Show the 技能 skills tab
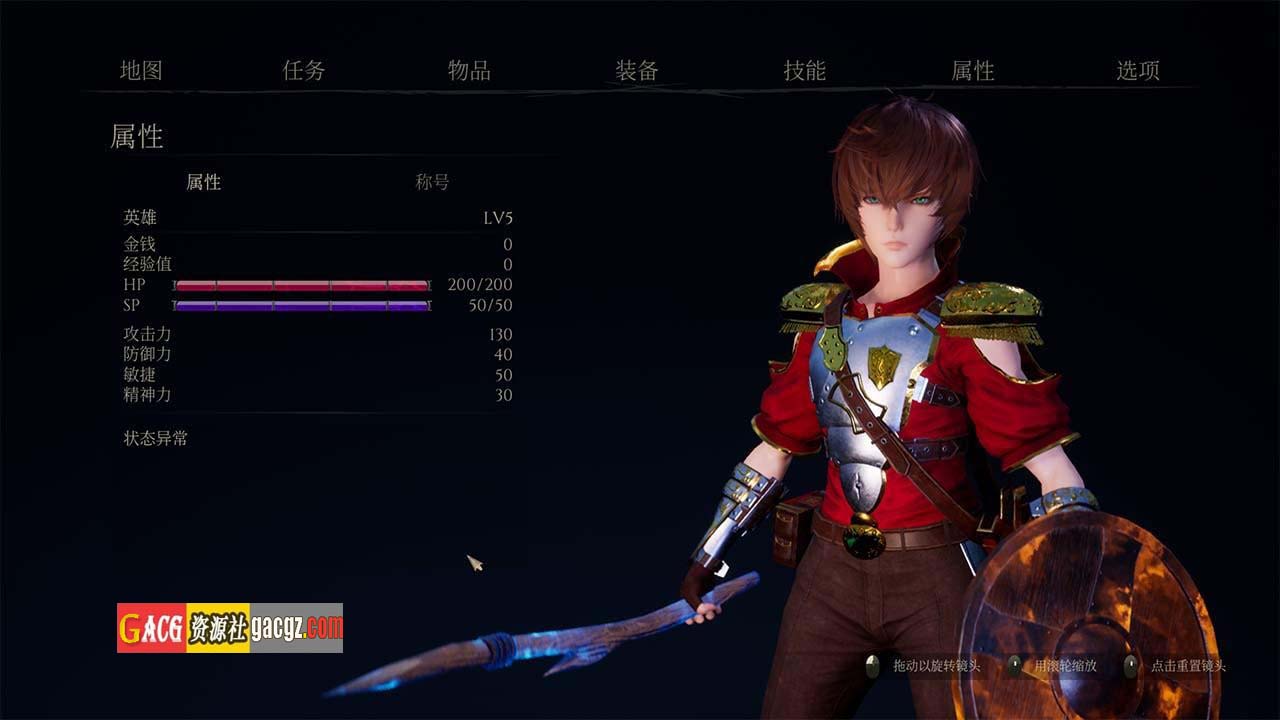Image resolution: width=1280 pixels, height=720 pixels. [x=804, y=71]
